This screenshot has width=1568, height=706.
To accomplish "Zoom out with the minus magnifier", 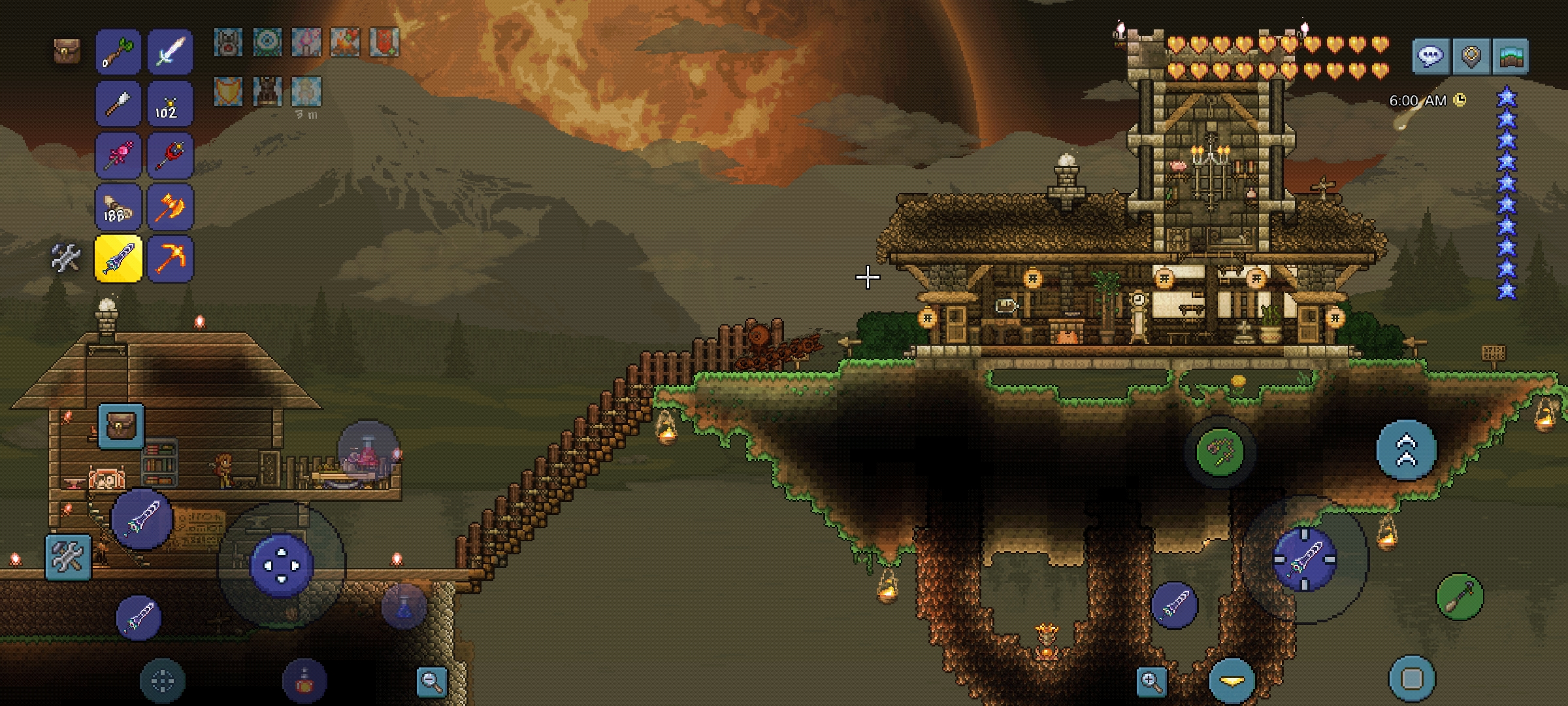I will [431, 682].
